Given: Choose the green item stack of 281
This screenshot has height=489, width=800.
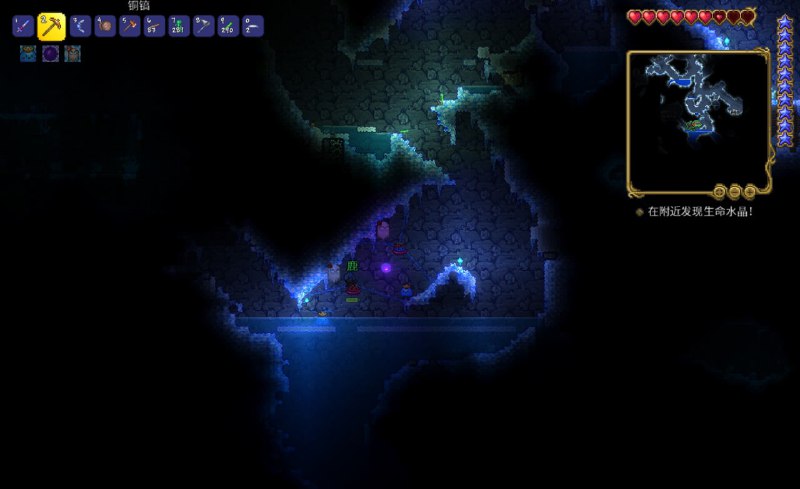Looking at the screenshot, I should pyautogui.click(x=179, y=26).
